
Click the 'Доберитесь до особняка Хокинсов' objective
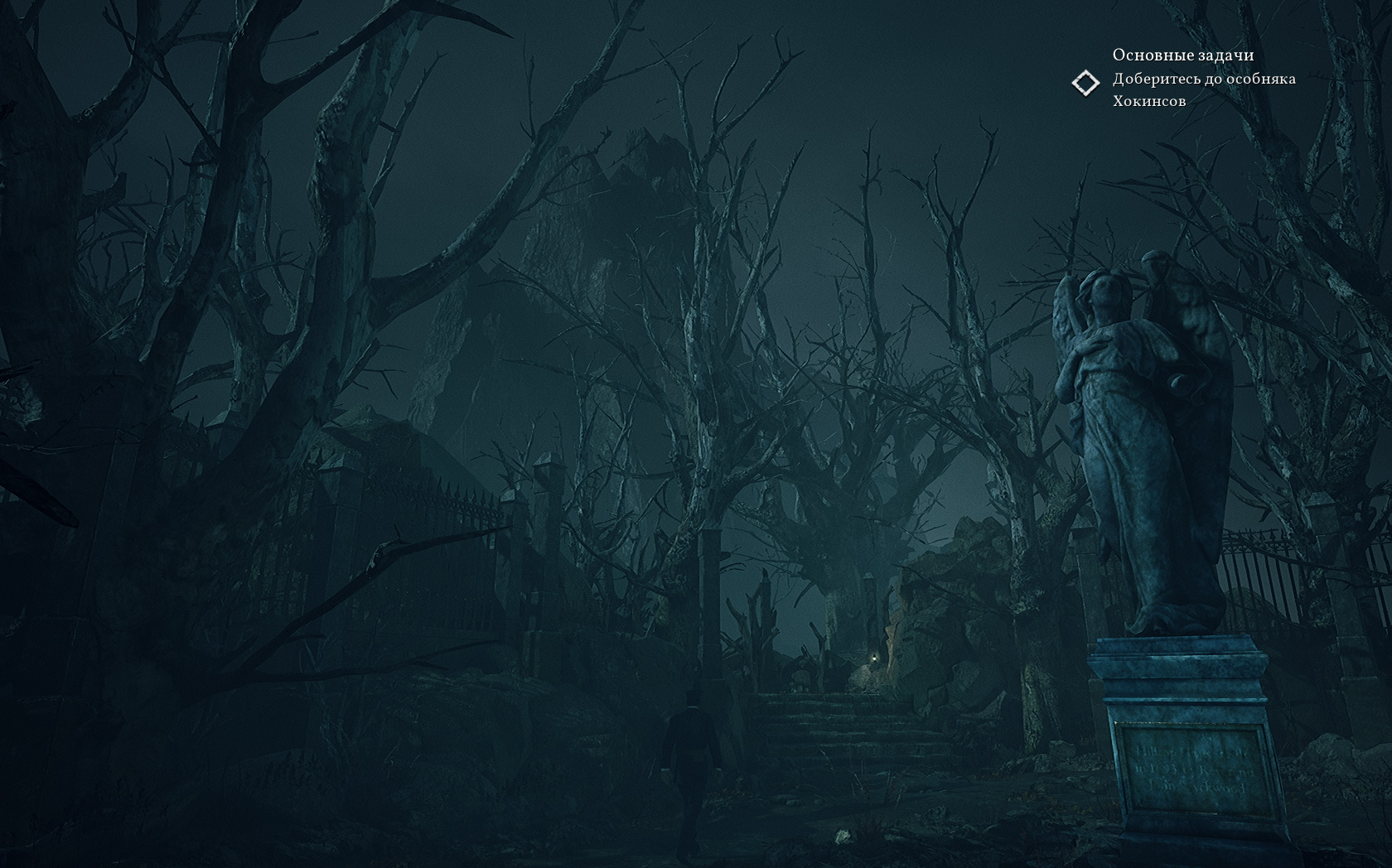(x=1203, y=89)
